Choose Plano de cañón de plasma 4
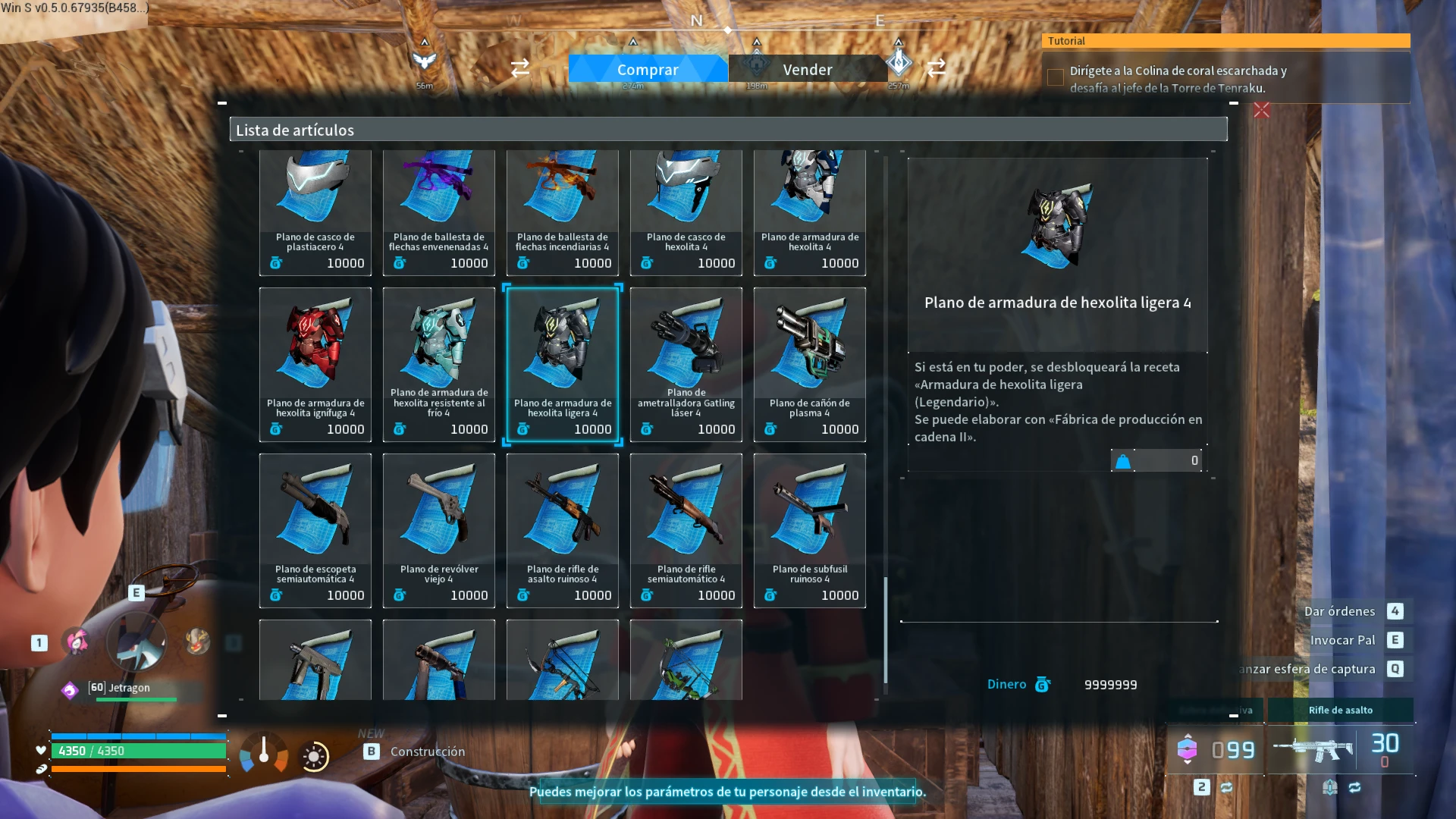This screenshot has width=1456, height=819. click(810, 364)
